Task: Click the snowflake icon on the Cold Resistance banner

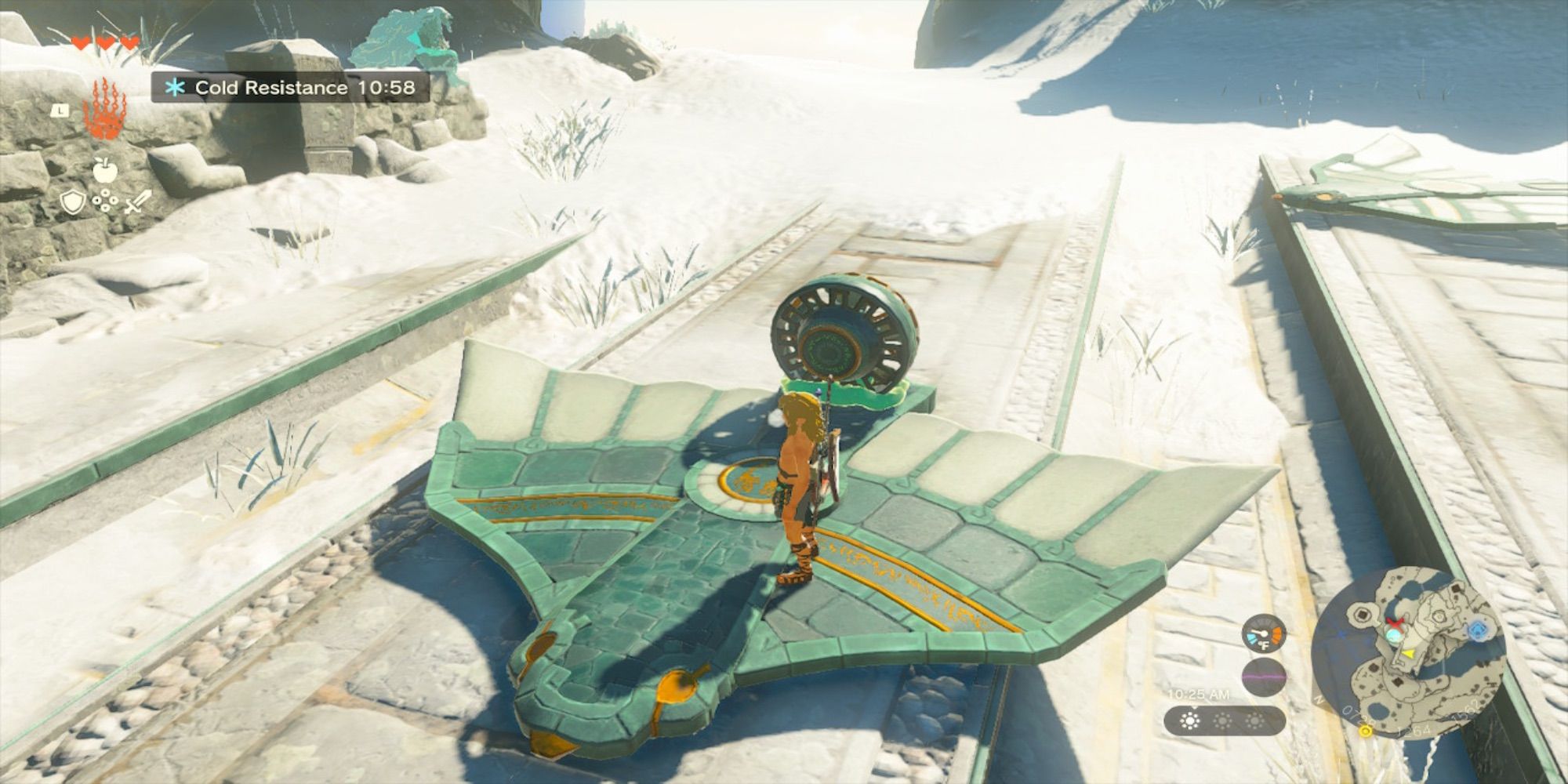Action: click(x=176, y=87)
